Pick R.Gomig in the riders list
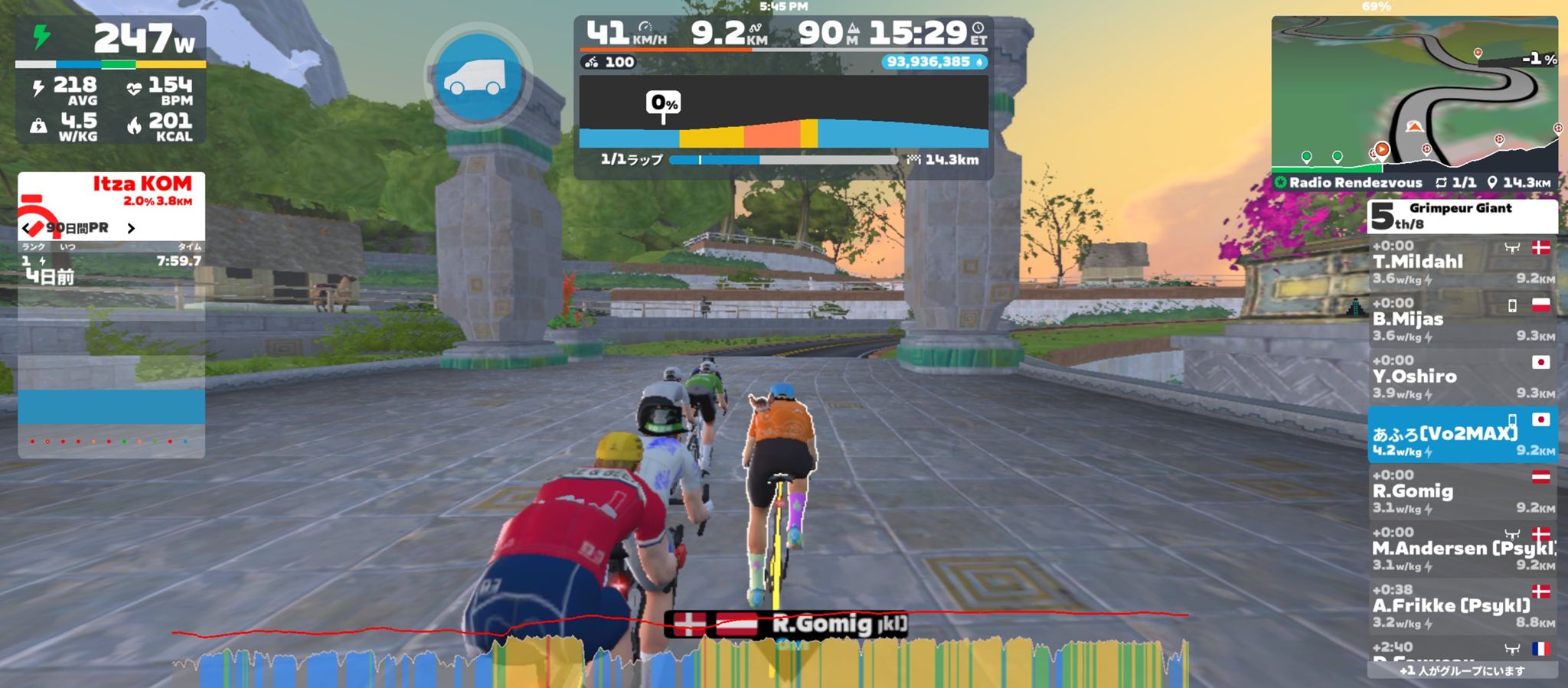Image resolution: width=1568 pixels, height=688 pixels. (1462, 492)
